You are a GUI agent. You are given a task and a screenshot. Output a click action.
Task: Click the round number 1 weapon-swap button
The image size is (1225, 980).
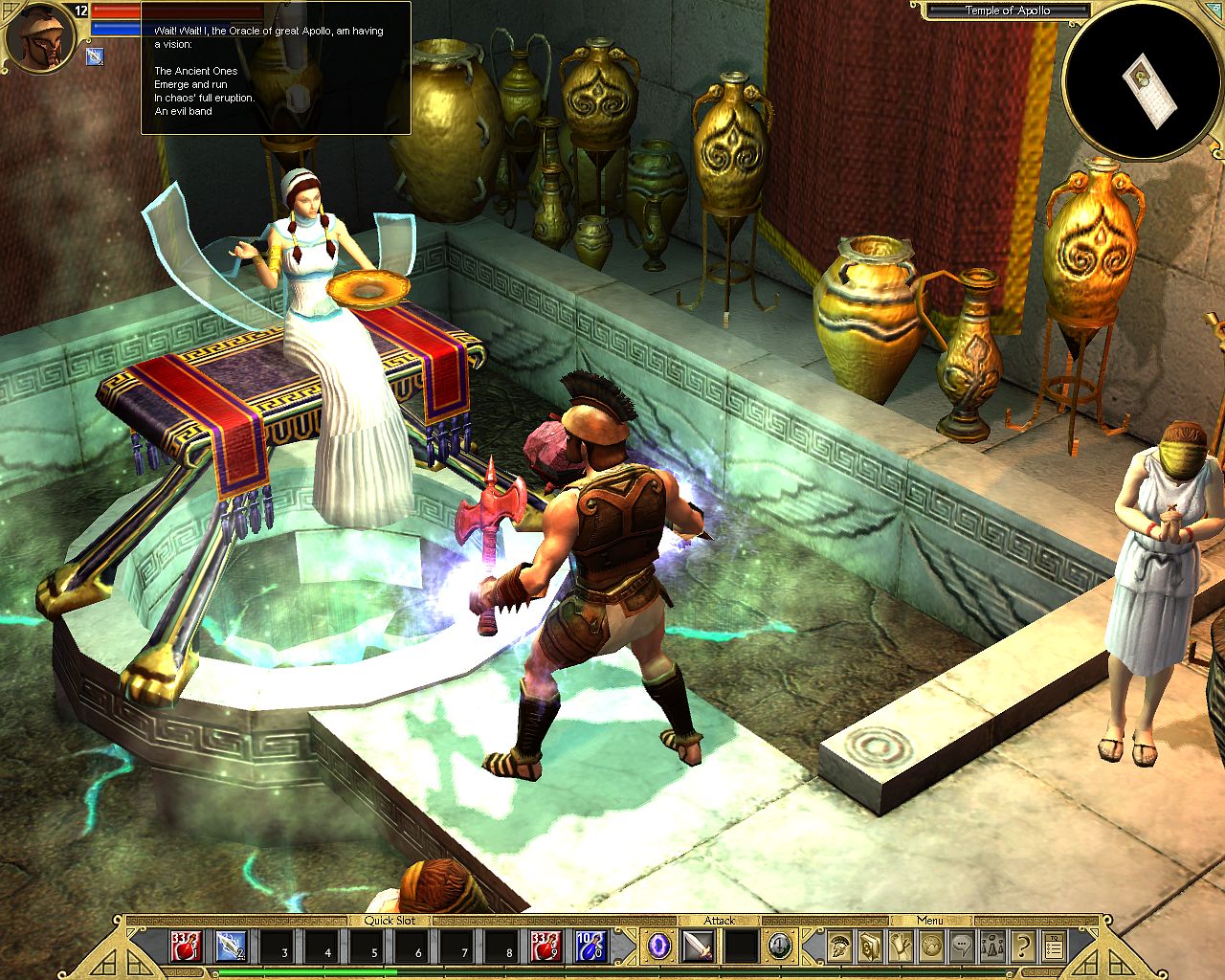click(x=780, y=947)
